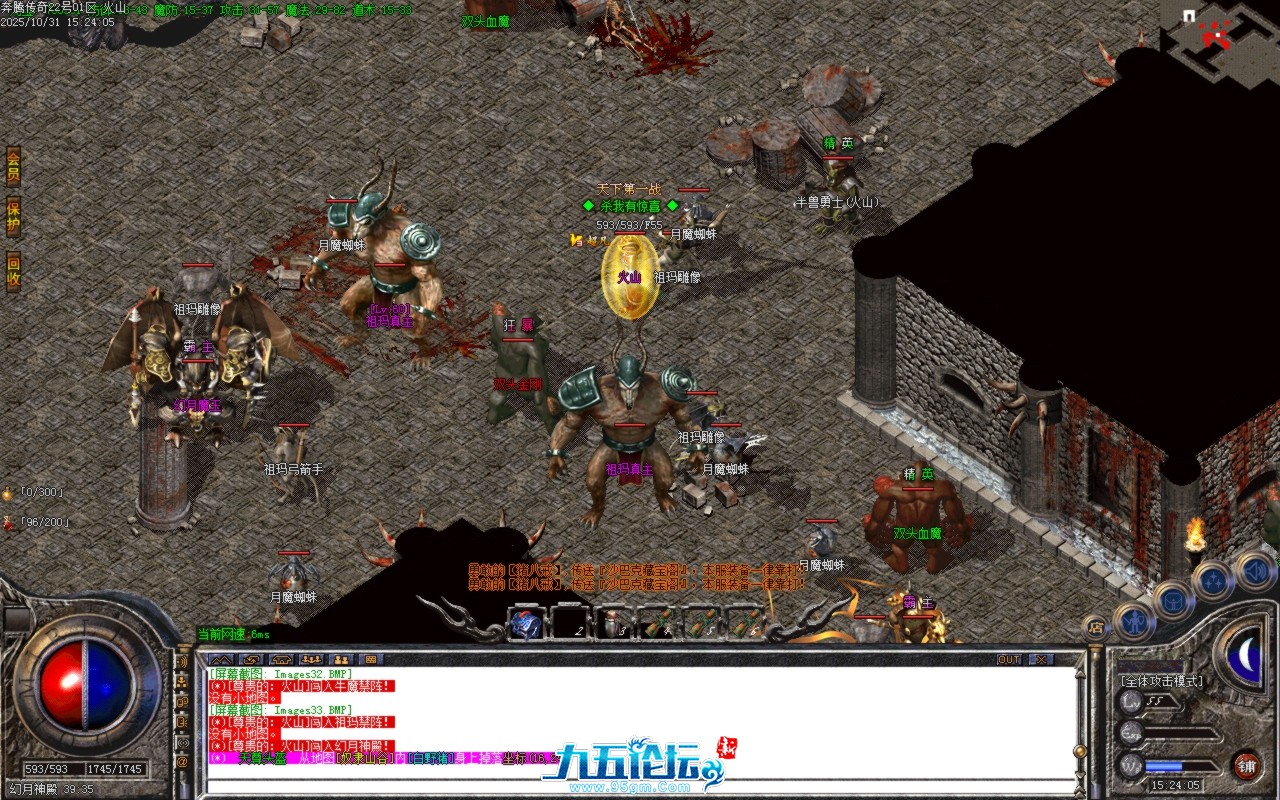Open the inventory bag icon

(1173, 602)
